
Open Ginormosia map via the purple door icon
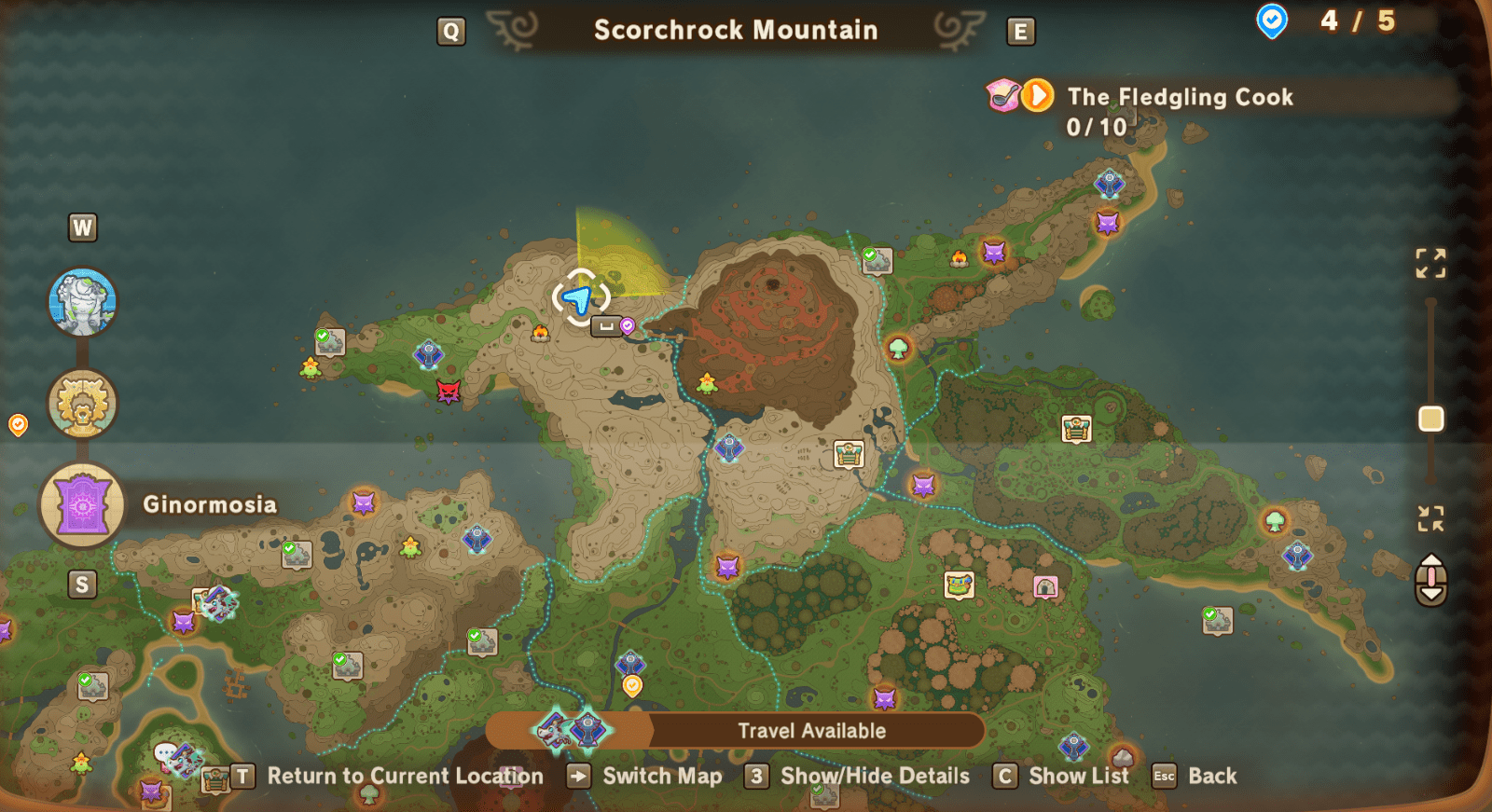[x=82, y=504]
